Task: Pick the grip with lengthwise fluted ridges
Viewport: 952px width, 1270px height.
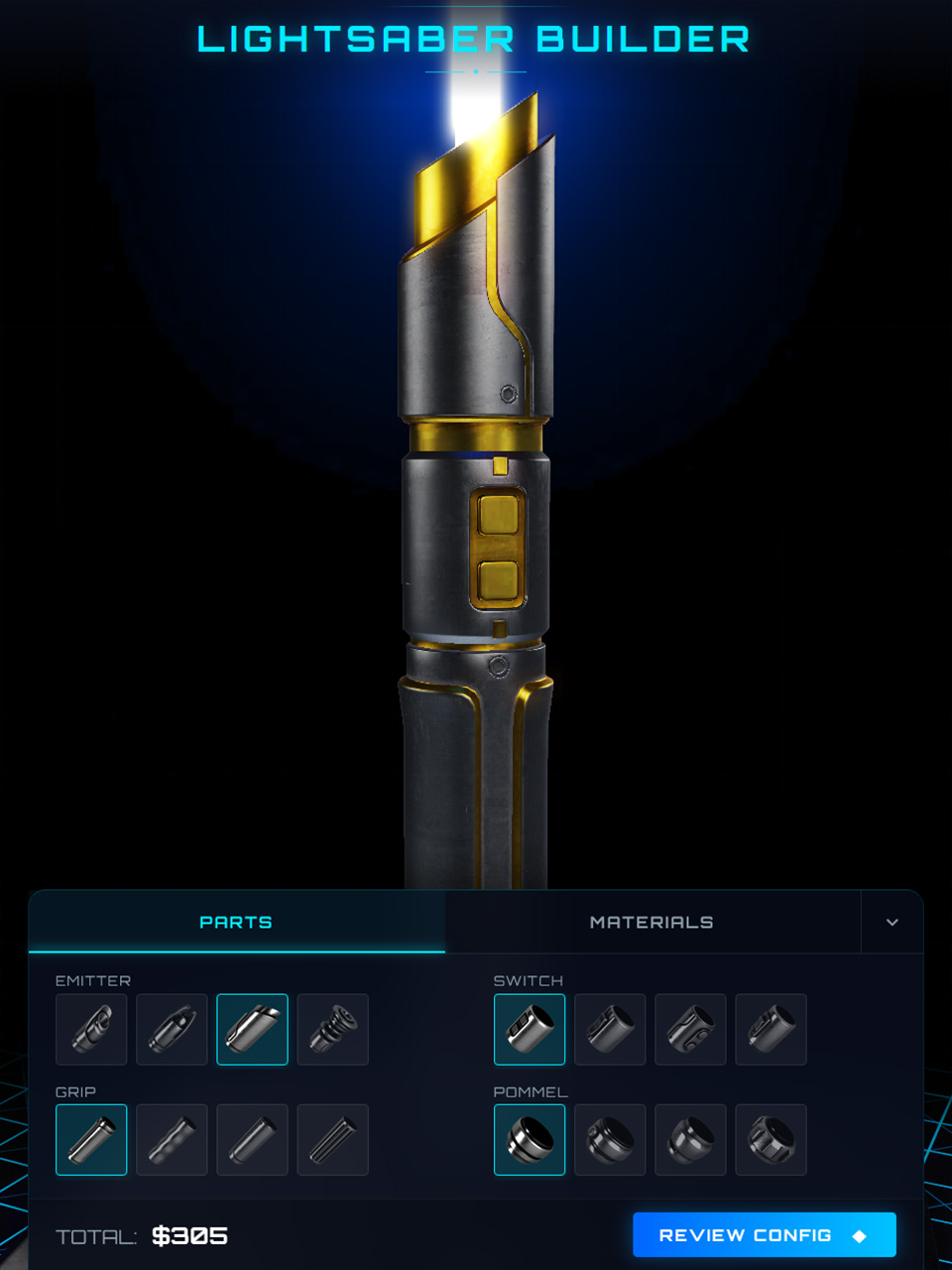Action: 332,1140
